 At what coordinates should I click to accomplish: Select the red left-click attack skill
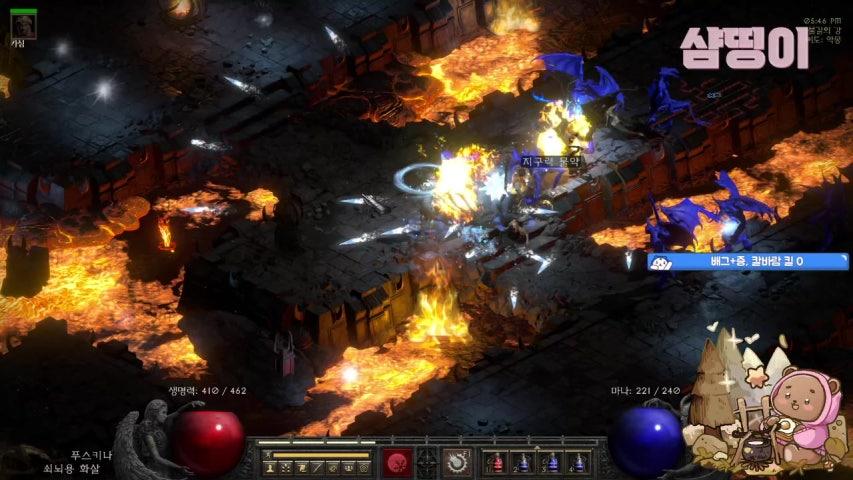(x=395, y=462)
